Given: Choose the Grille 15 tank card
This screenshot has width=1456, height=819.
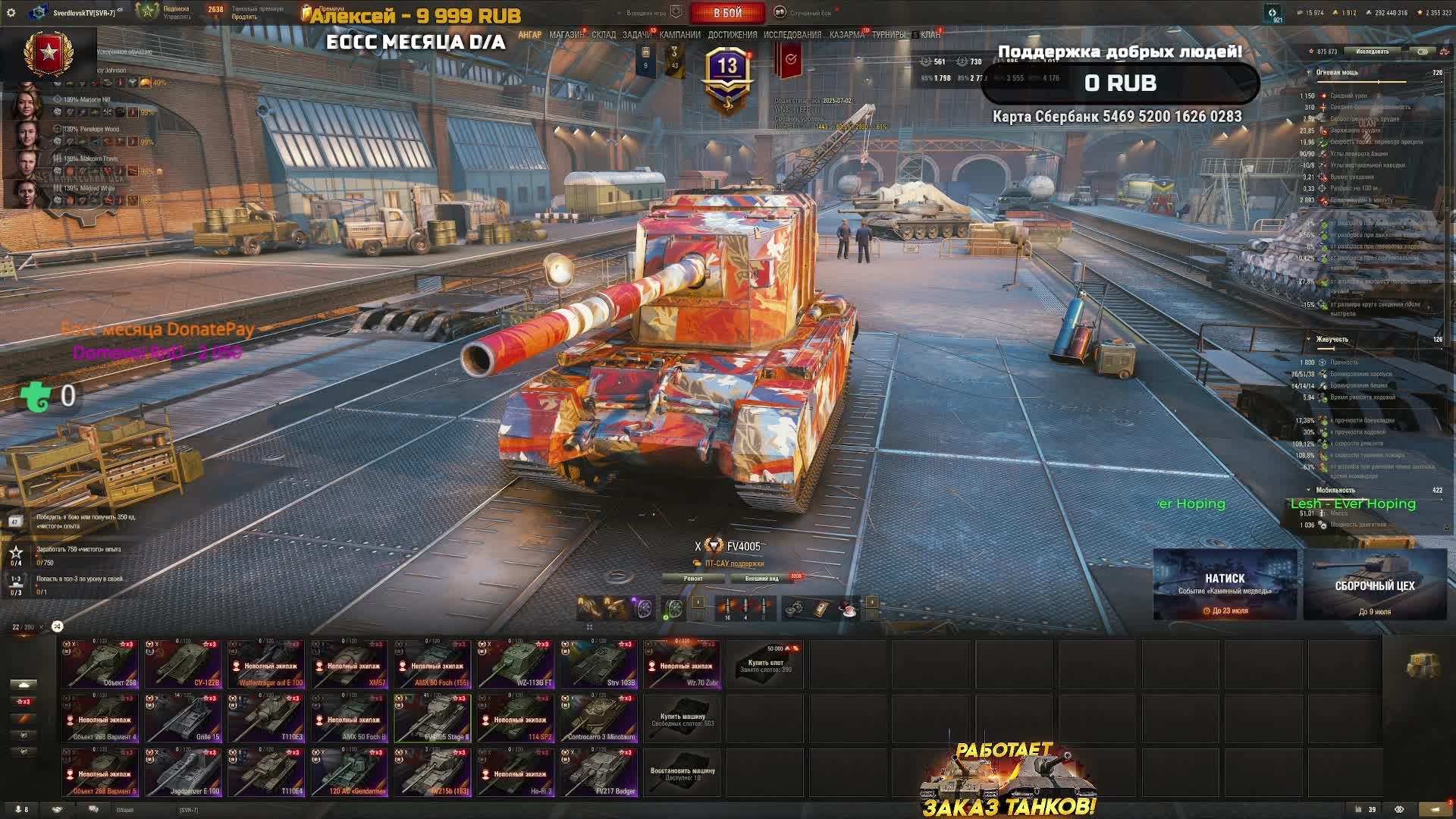Looking at the screenshot, I should point(184,718).
